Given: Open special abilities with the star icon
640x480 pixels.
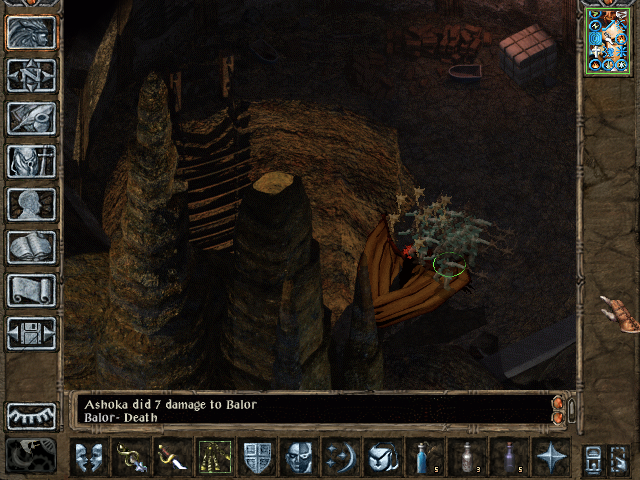Looking at the screenshot, I should coord(550,457).
